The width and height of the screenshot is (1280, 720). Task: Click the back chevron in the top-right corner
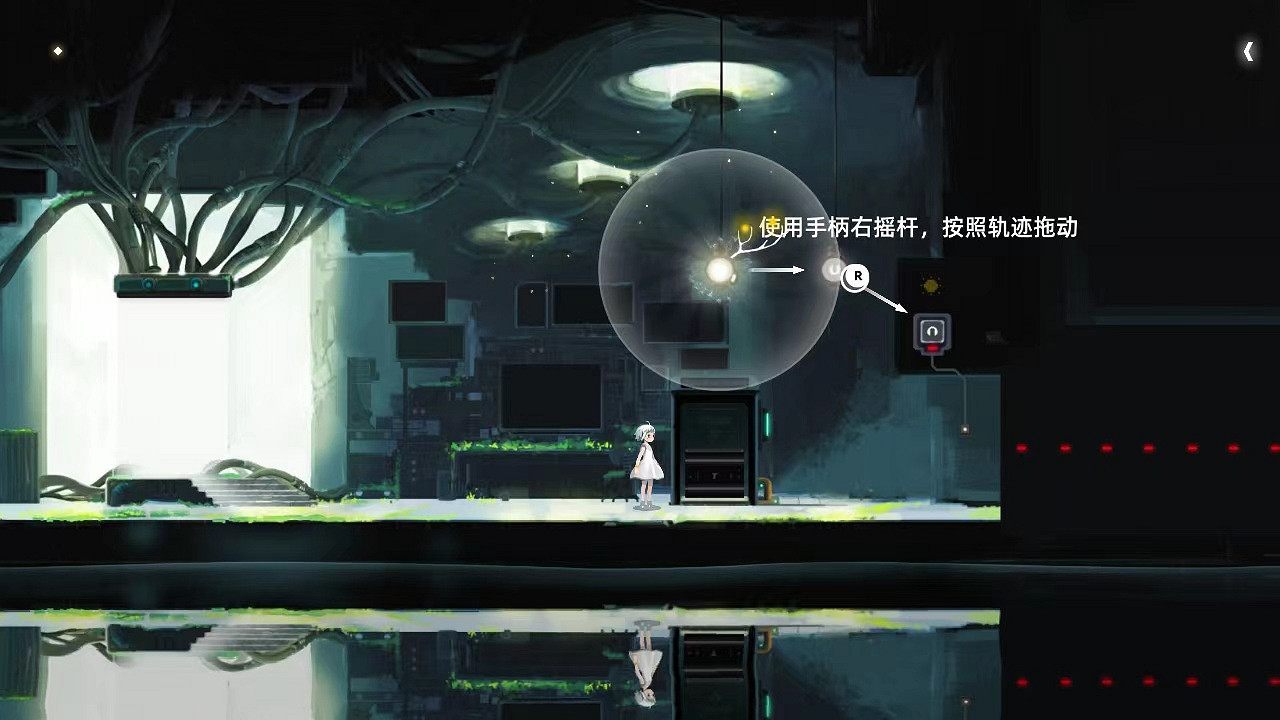point(1248,50)
